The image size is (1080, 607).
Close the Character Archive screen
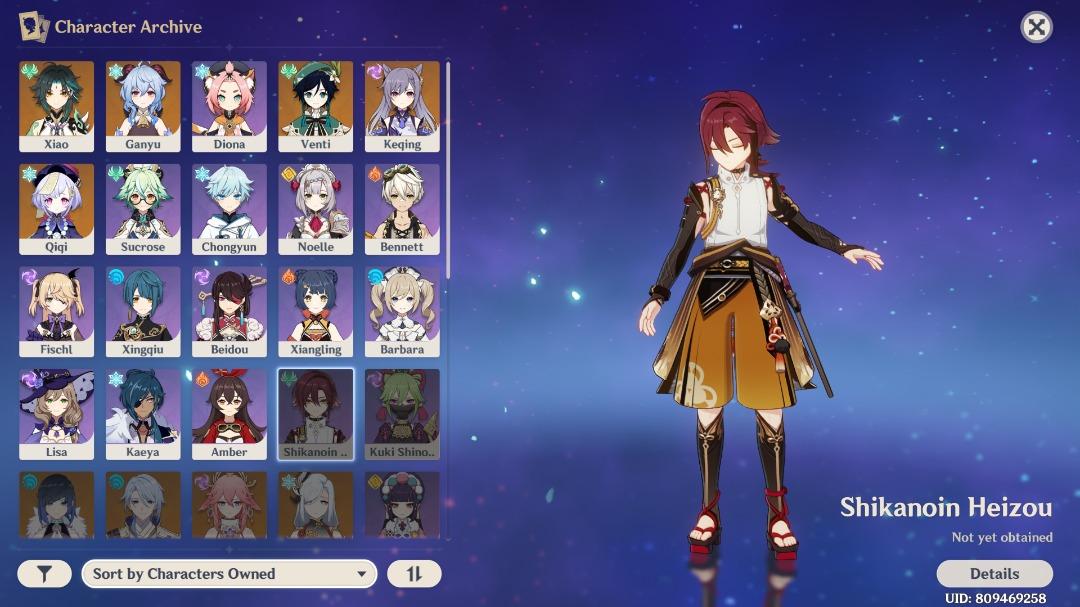(1036, 27)
